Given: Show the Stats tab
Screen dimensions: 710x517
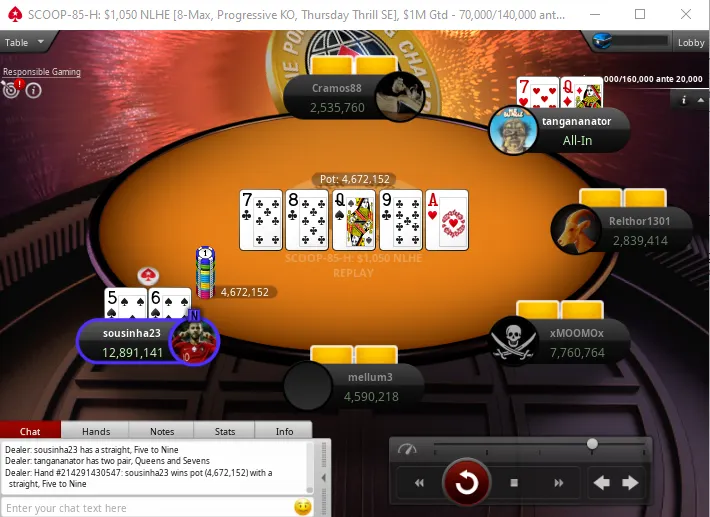Looking at the screenshot, I should [225, 431].
